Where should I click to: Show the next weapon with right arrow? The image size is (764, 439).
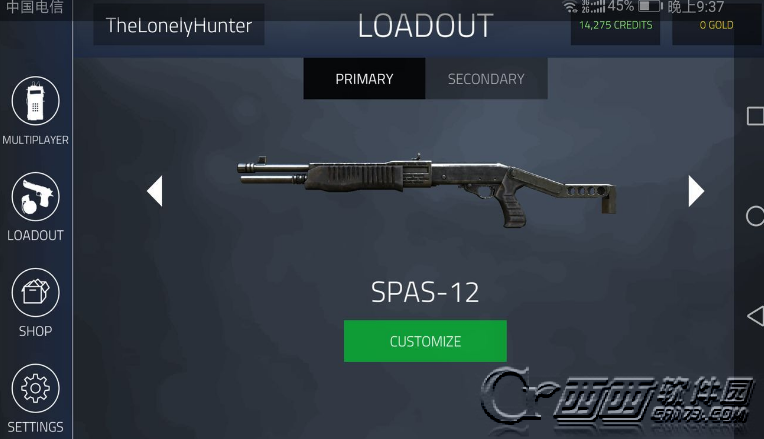click(x=696, y=190)
